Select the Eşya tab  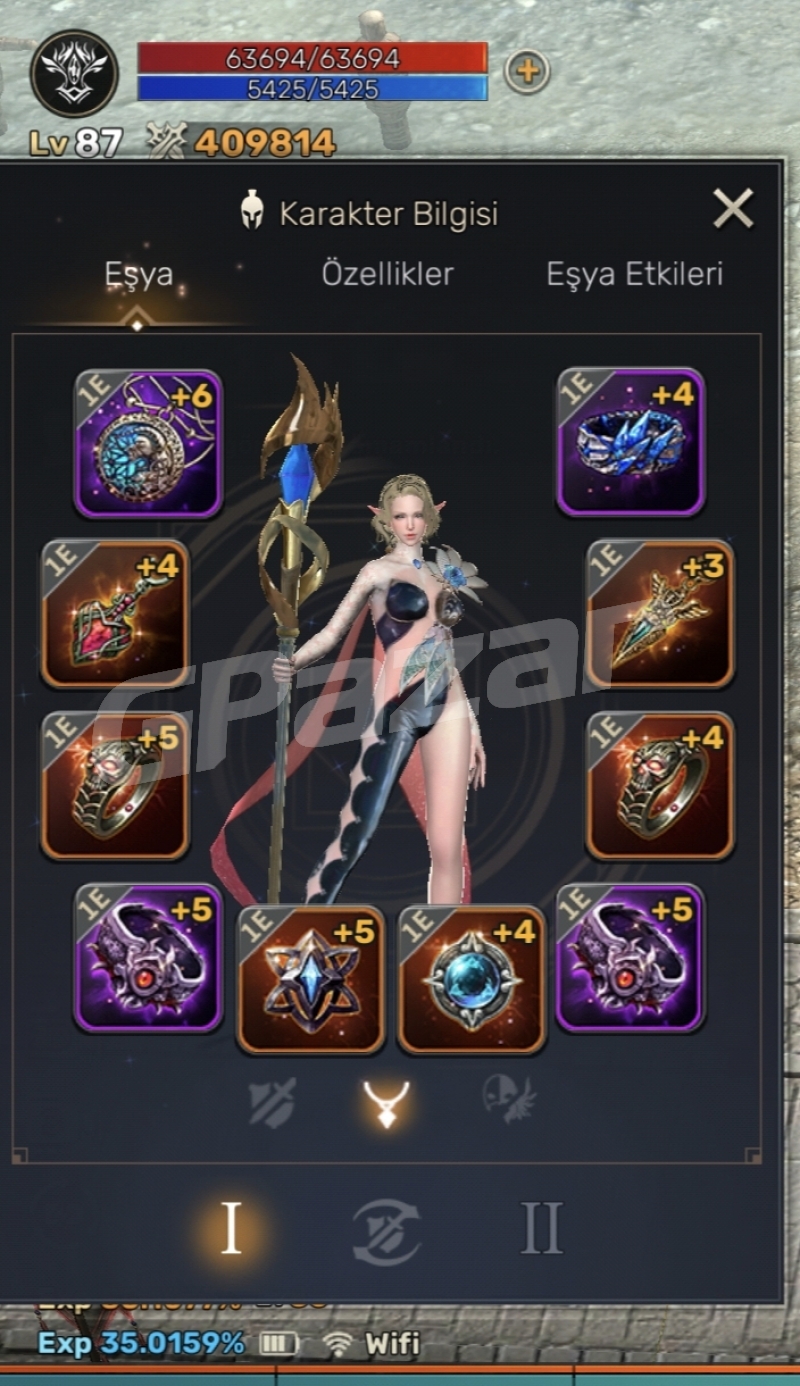(138, 274)
